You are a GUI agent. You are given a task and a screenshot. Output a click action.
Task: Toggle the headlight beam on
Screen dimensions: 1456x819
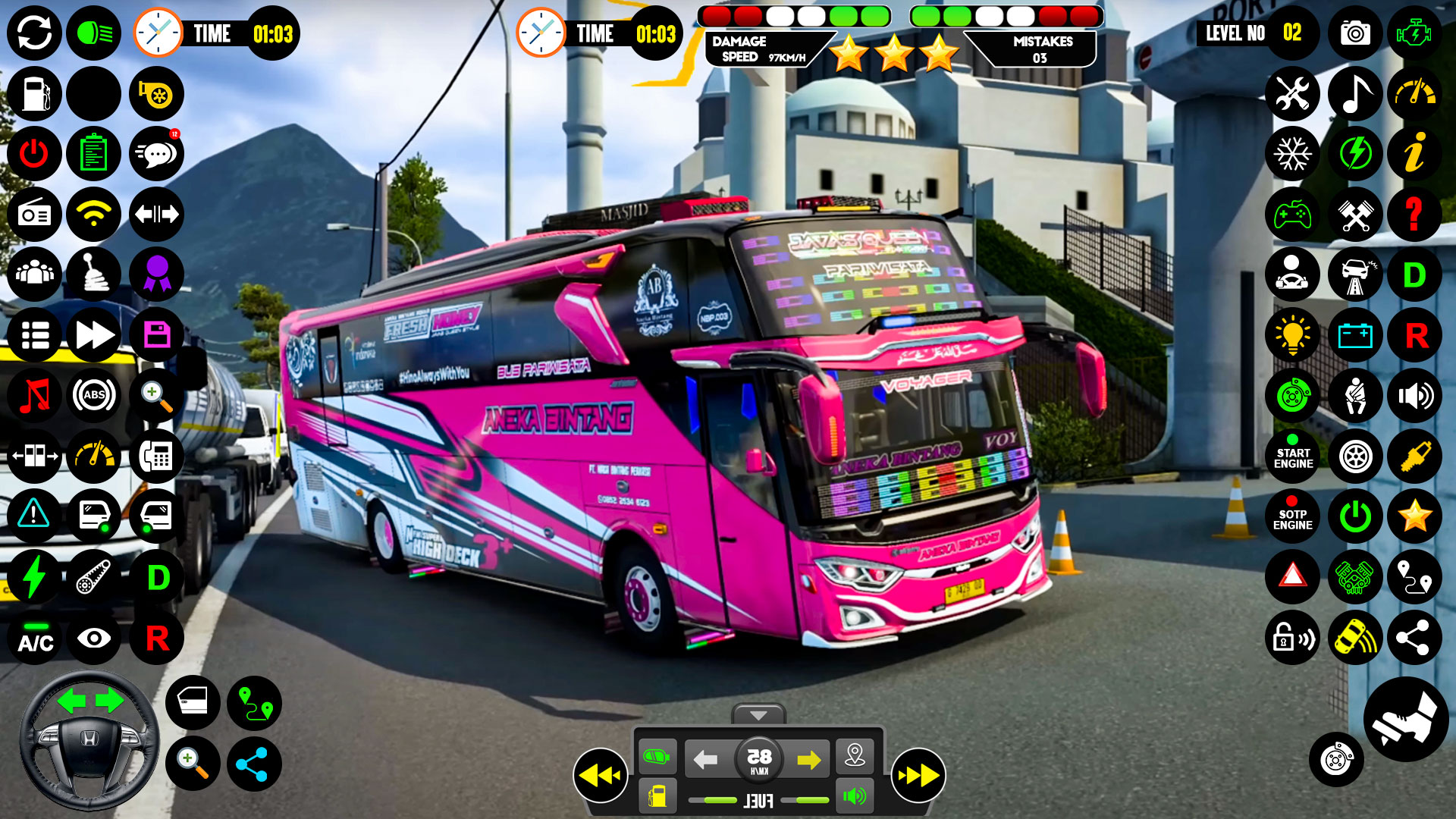coord(94,33)
